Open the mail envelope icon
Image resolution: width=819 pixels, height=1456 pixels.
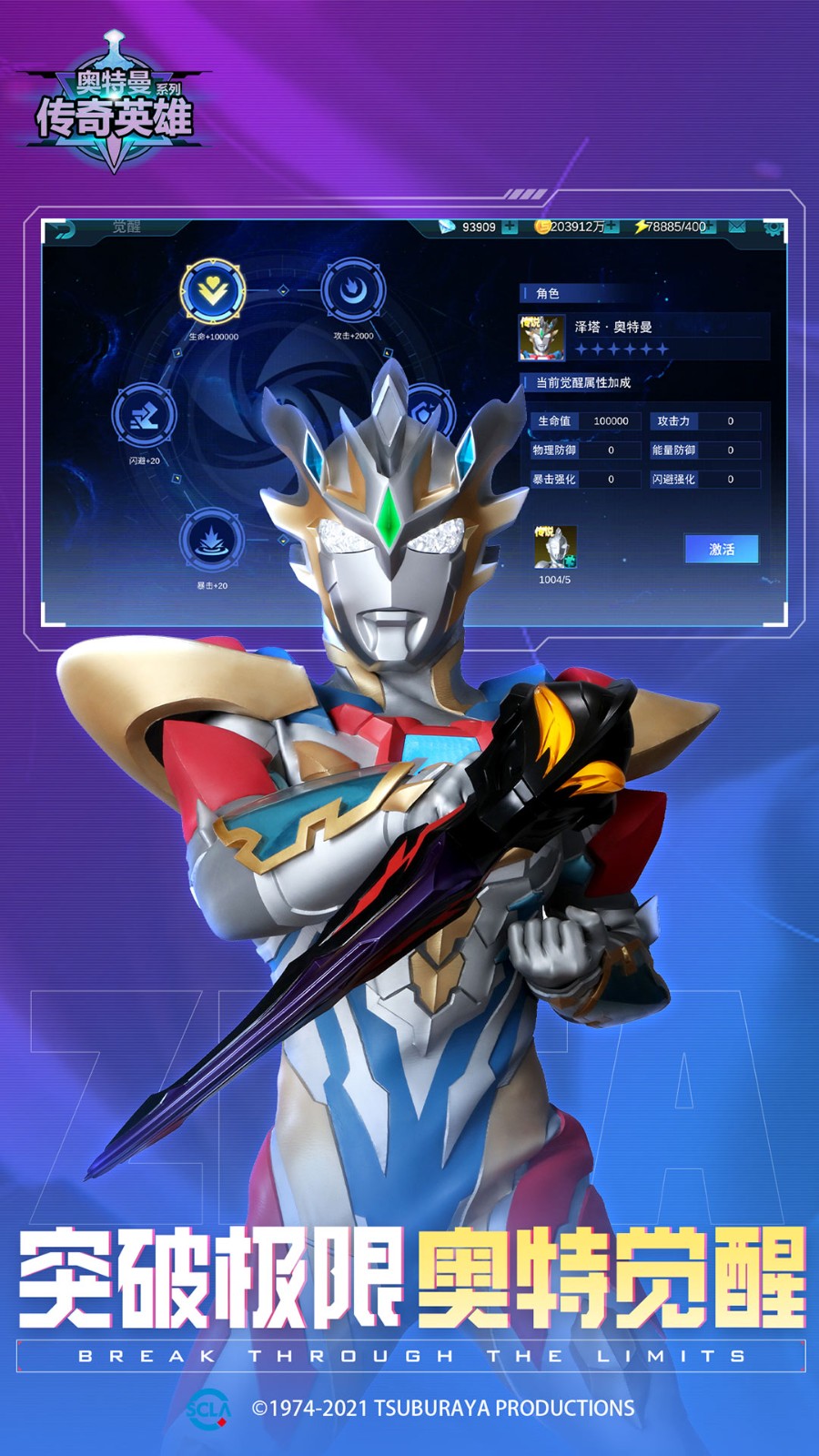(x=737, y=227)
